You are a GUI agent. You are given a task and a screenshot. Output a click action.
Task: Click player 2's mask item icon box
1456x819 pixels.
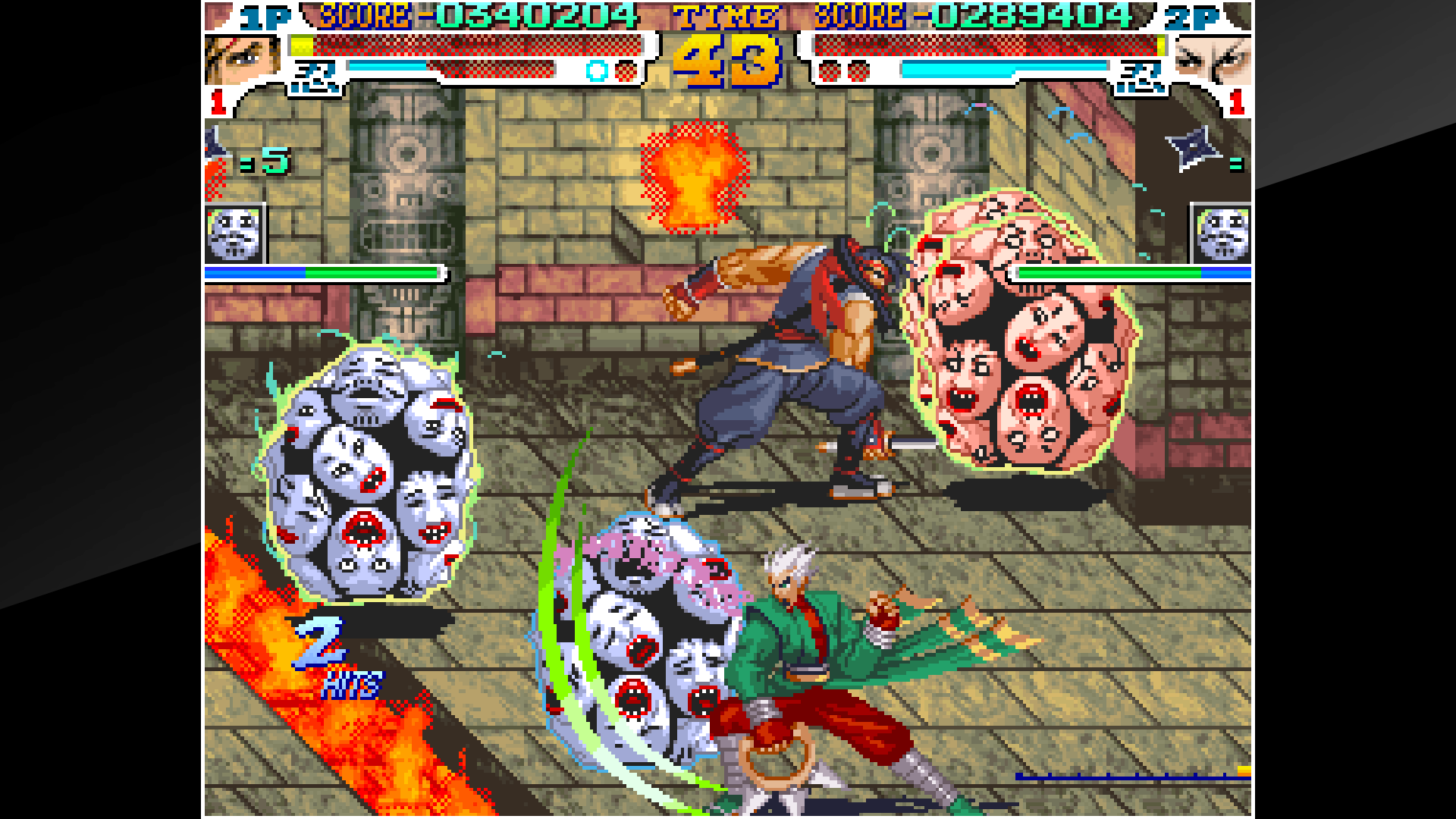[x=1224, y=231]
